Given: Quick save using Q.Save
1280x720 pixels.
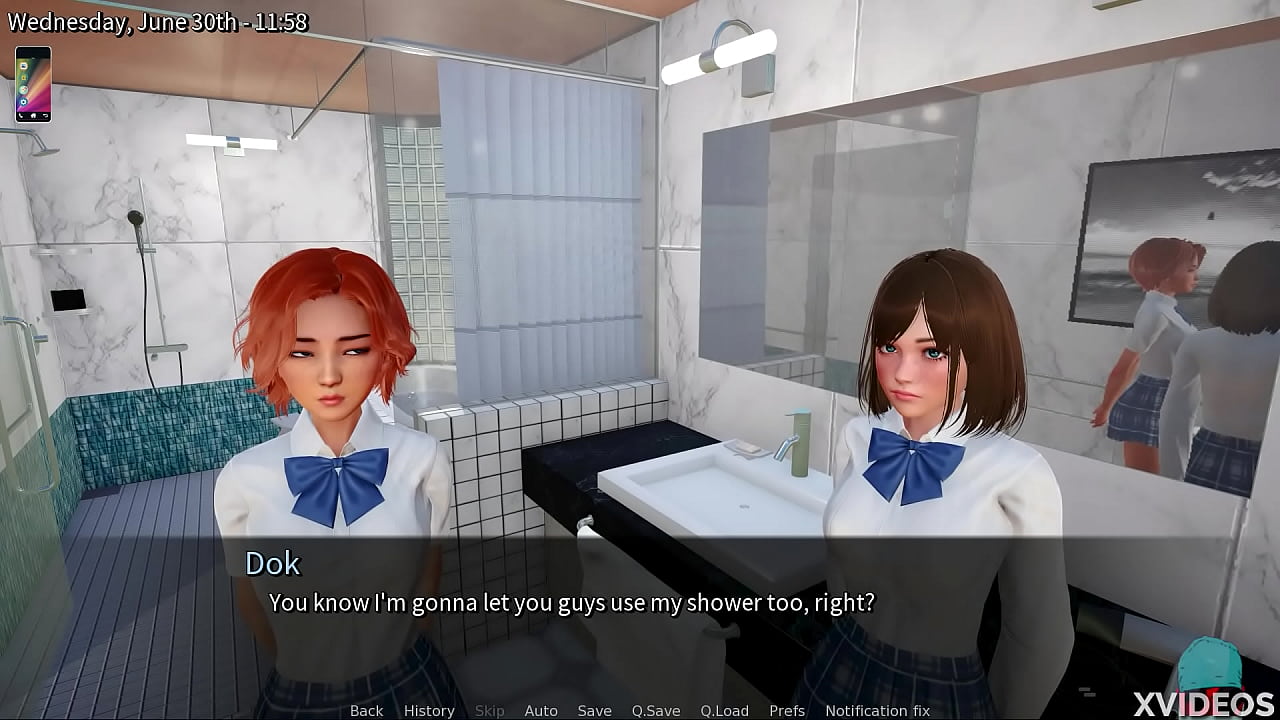Looking at the screenshot, I should pos(656,710).
